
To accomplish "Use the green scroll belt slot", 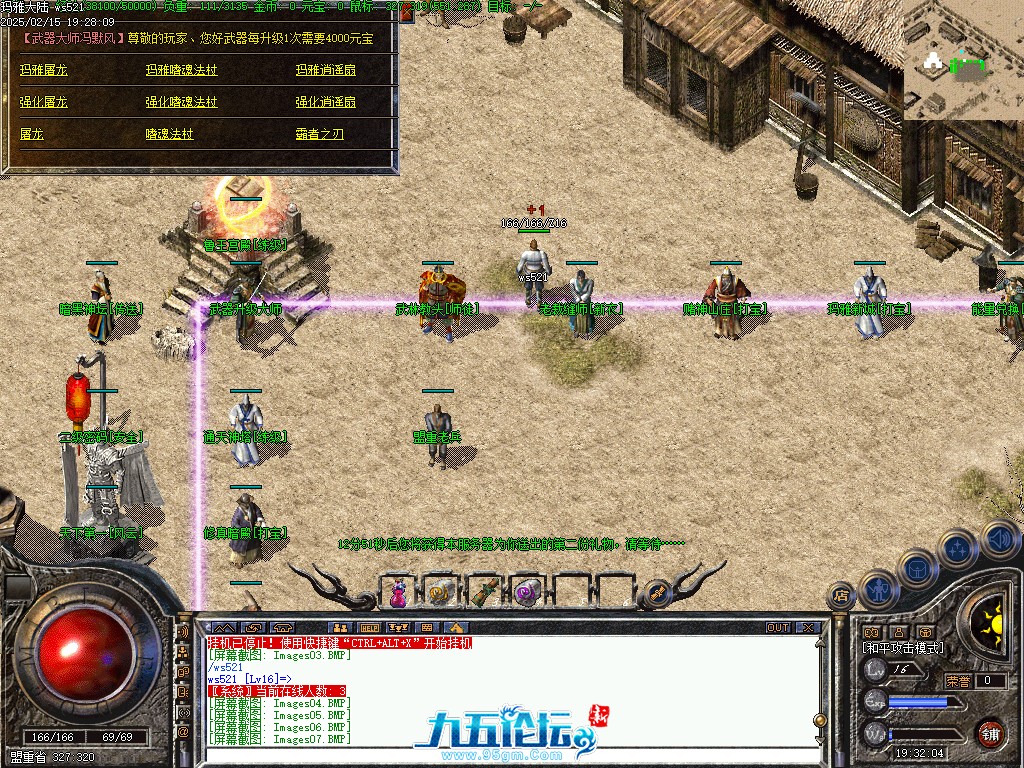I will pos(484,592).
